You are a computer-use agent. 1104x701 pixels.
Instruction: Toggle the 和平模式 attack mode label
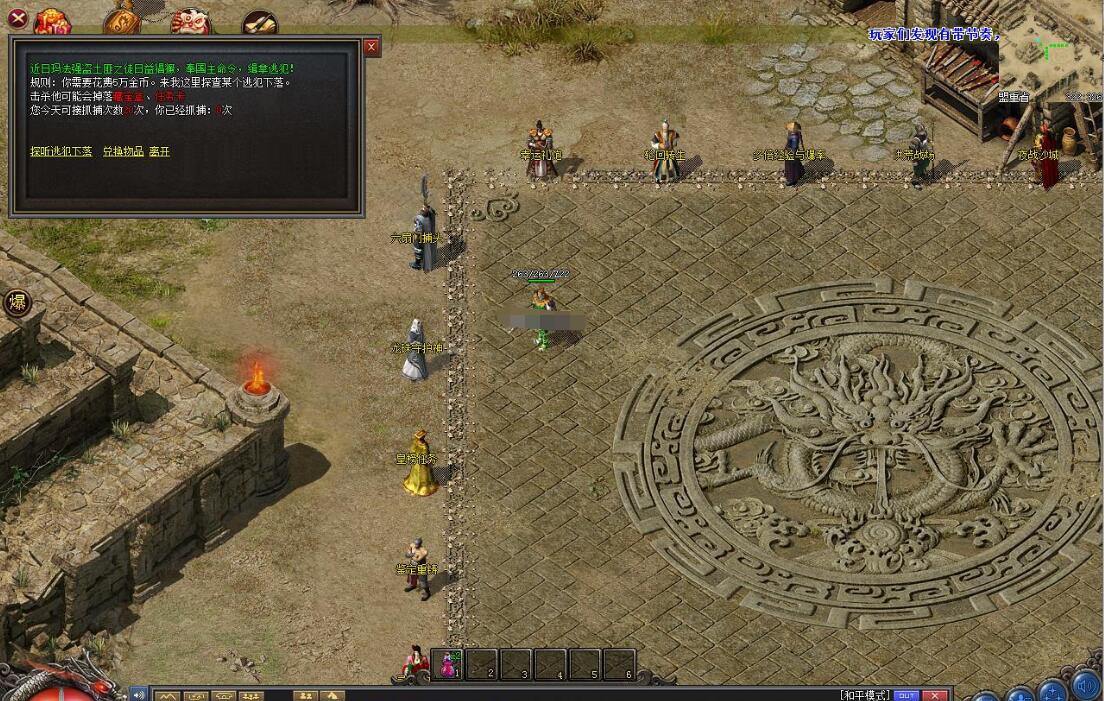coord(865,695)
